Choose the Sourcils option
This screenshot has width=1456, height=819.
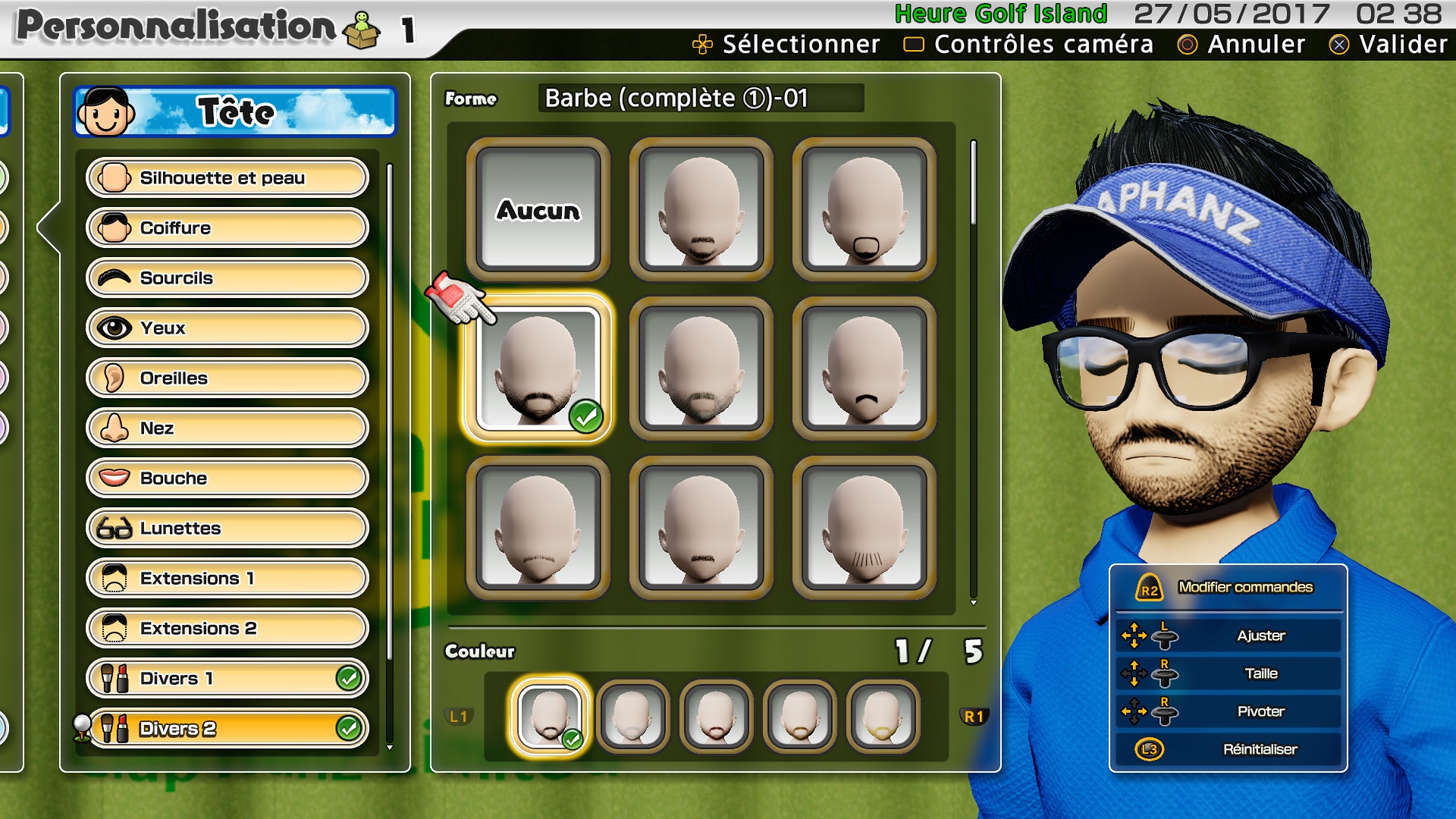pos(227,278)
